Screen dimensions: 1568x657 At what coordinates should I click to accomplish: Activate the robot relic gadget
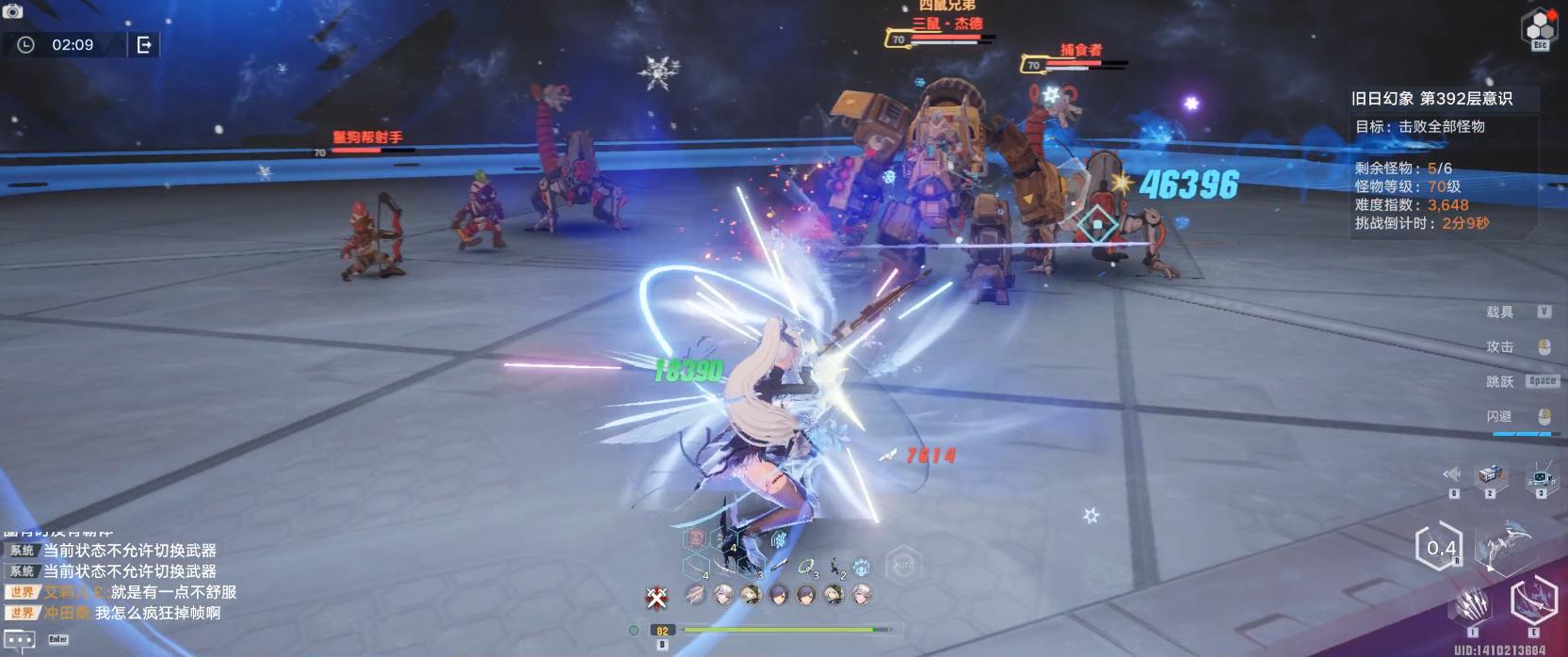1541,475
